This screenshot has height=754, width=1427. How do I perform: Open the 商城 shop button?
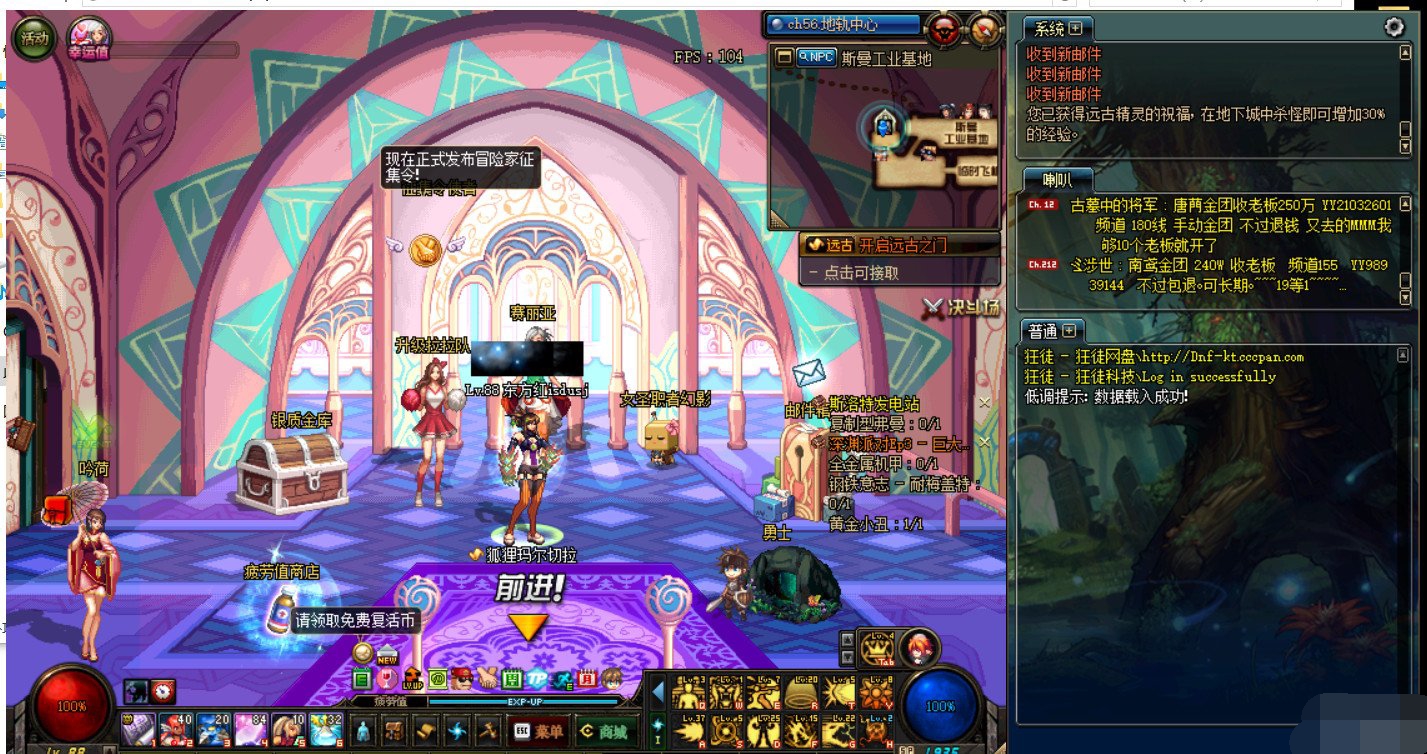pos(602,731)
